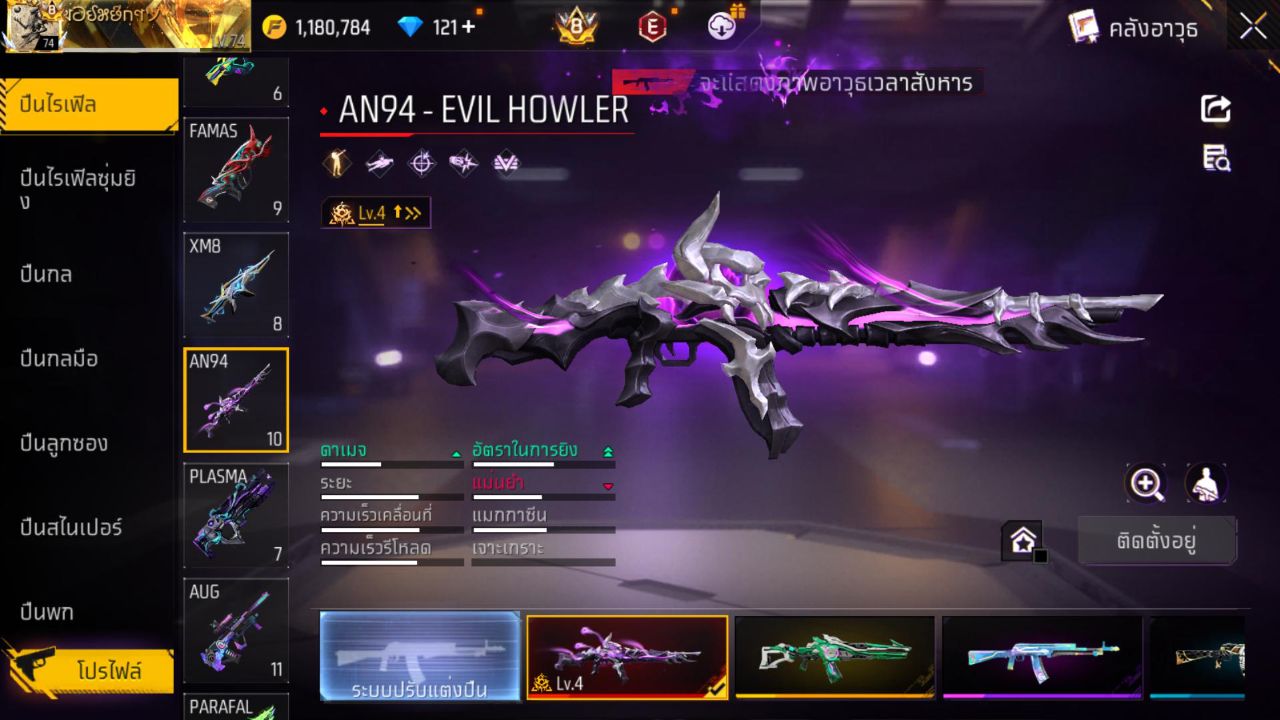Open the ปืนกลมือ category
This screenshot has height=720, width=1280.
[x=59, y=358]
